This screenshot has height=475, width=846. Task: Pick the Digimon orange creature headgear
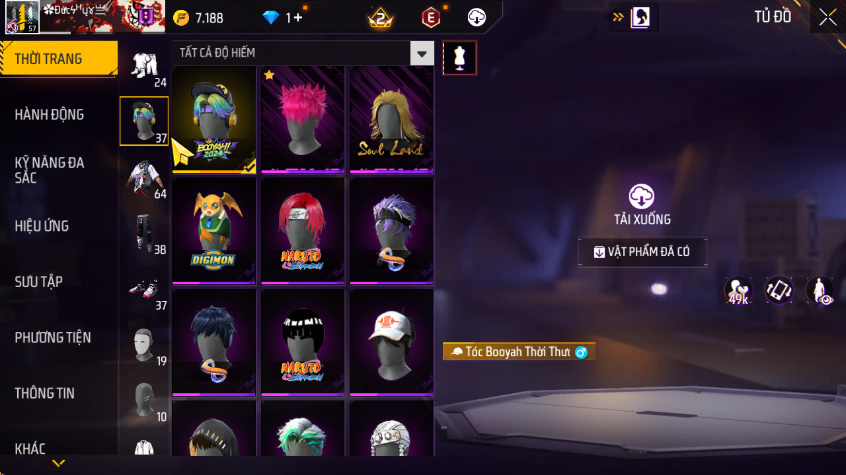[x=214, y=230]
